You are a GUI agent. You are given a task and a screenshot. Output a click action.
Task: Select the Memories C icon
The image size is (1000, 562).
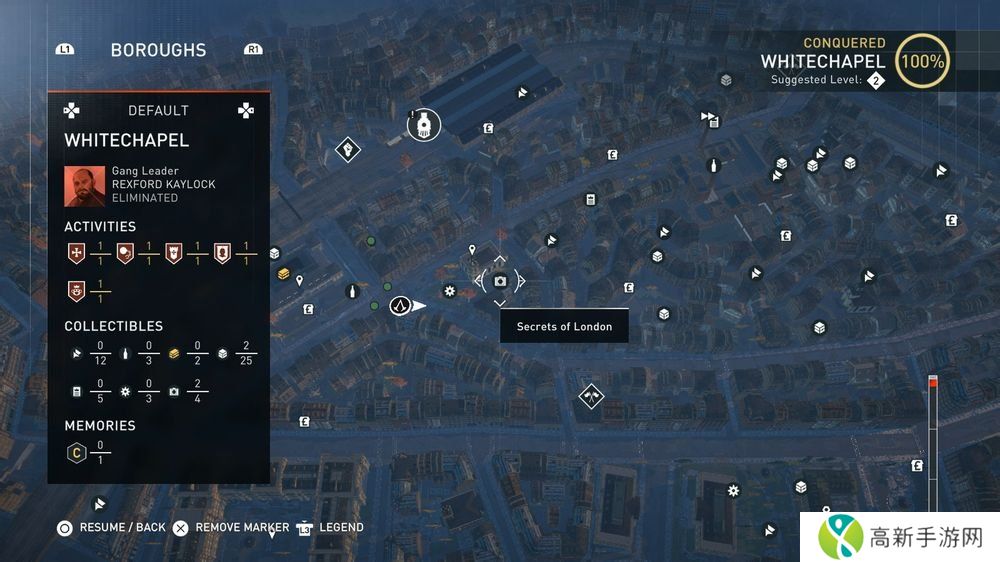click(x=74, y=453)
